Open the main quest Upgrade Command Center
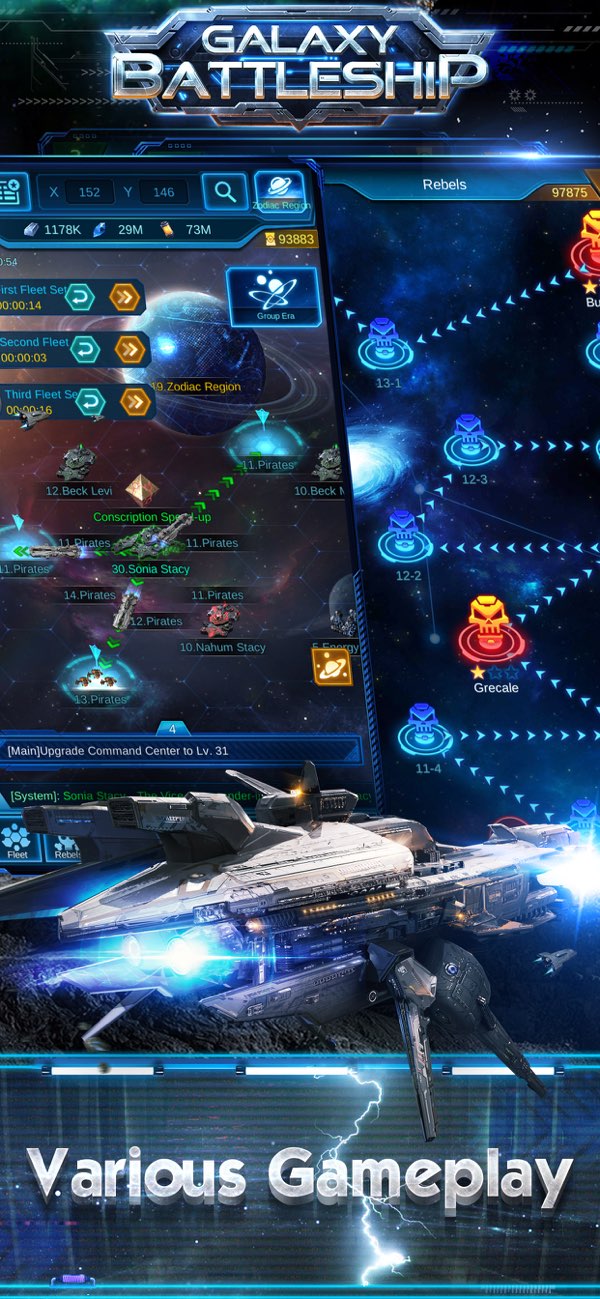The height and width of the screenshot is (1299, 600). coord(180,750)
